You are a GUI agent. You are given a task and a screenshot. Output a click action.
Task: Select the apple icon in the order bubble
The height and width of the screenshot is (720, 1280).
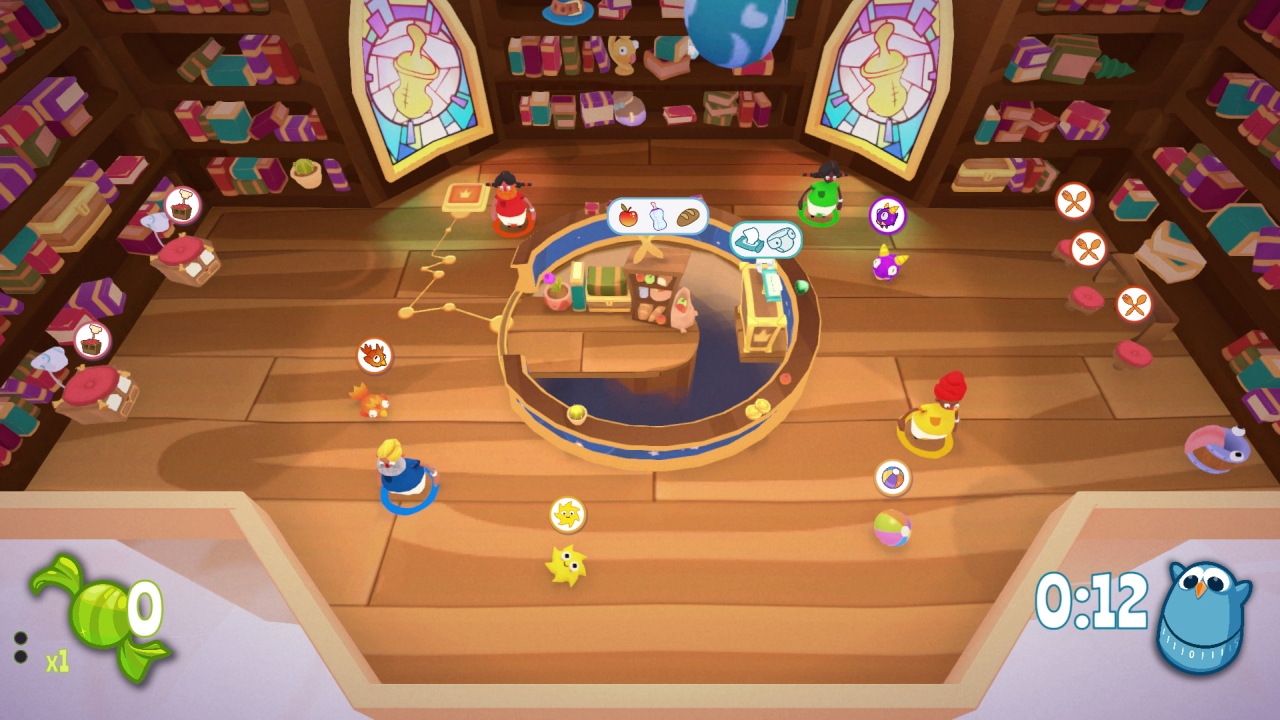[x=627, y=214]
